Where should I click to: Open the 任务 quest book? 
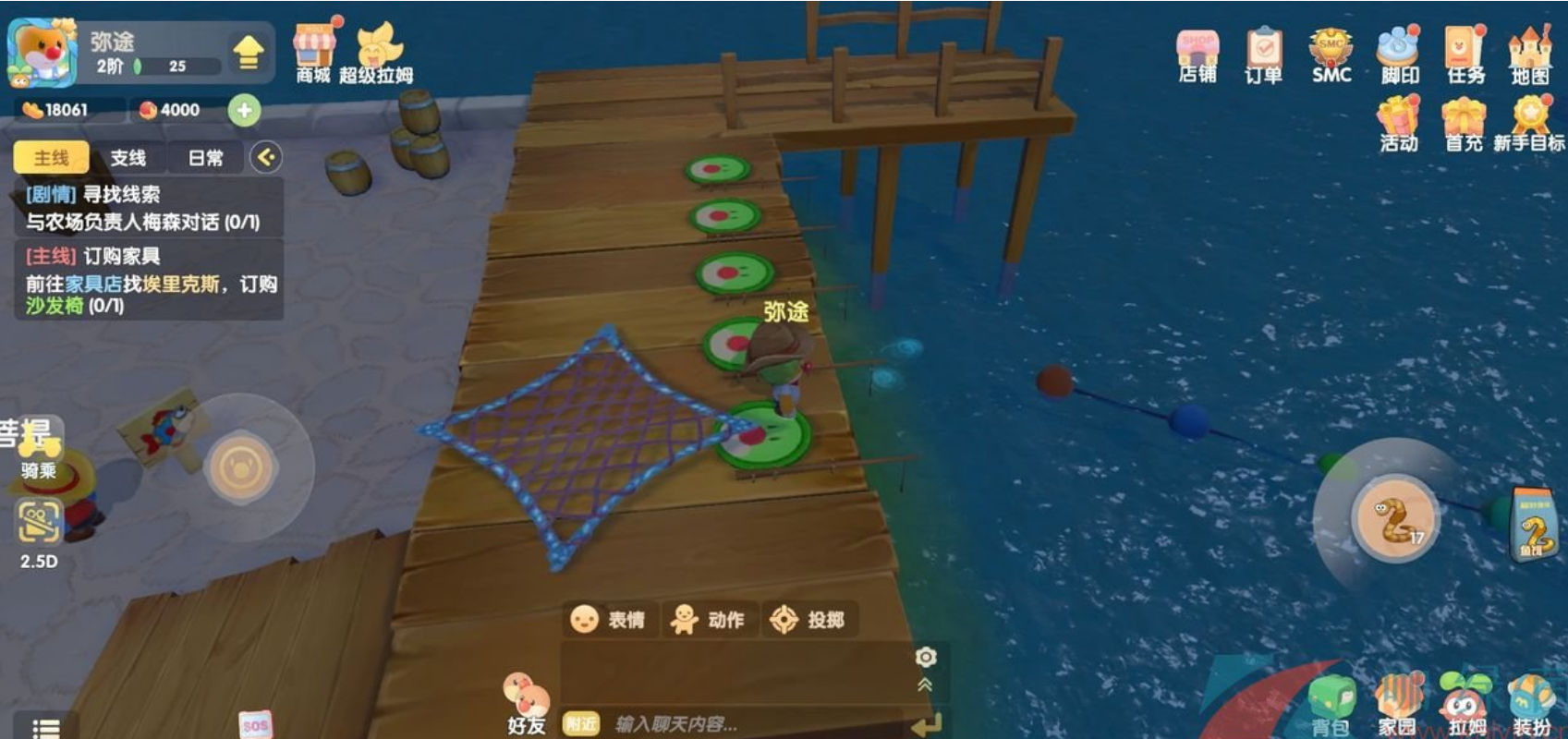[x=1465, y=54]
